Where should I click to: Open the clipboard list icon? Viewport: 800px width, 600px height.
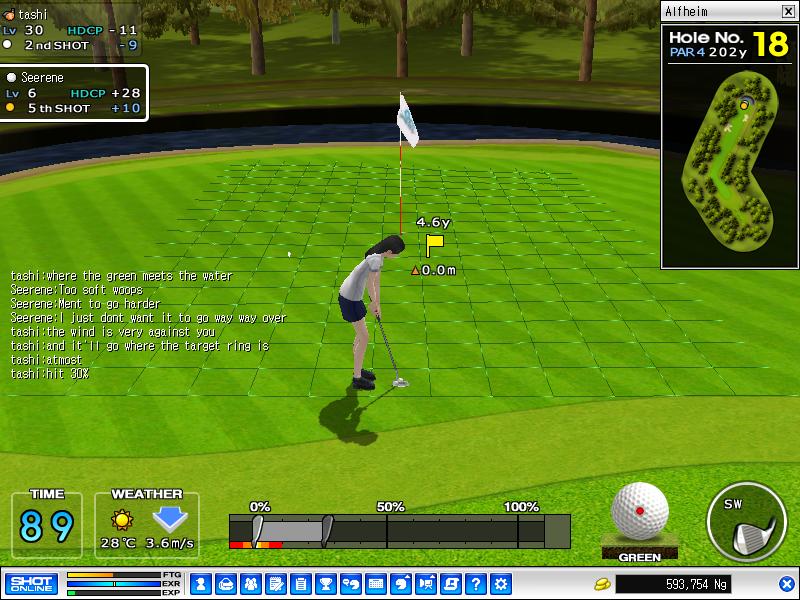(x=300, y=583)
